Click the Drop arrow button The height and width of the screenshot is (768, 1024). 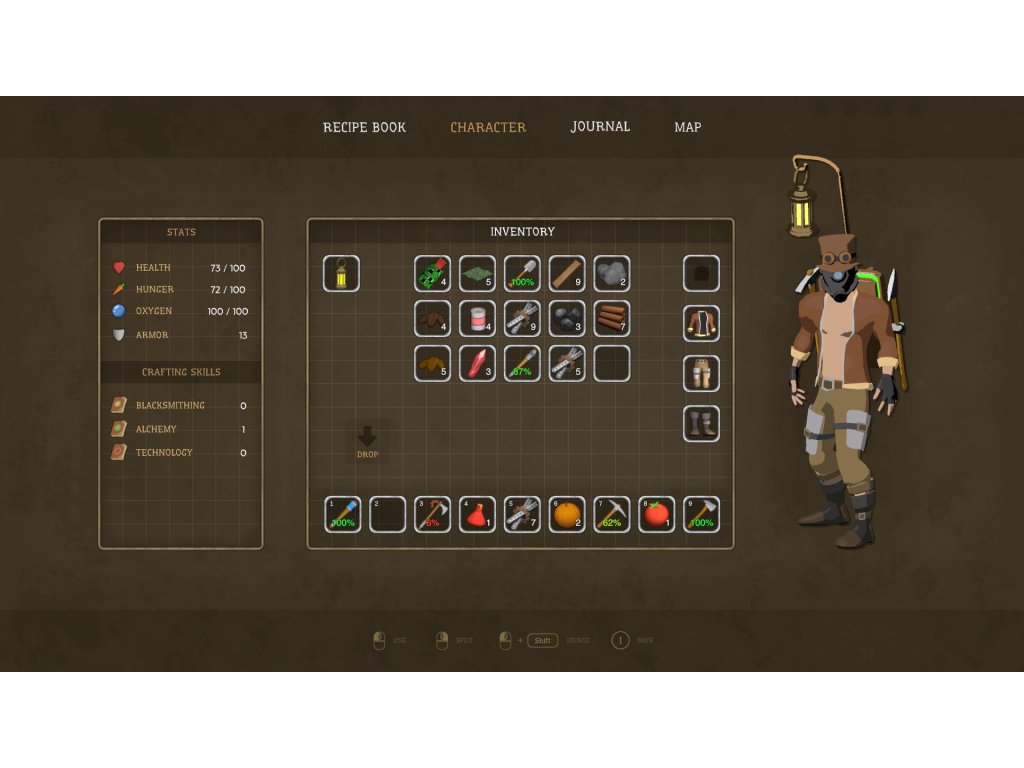(x=367, y=440)
